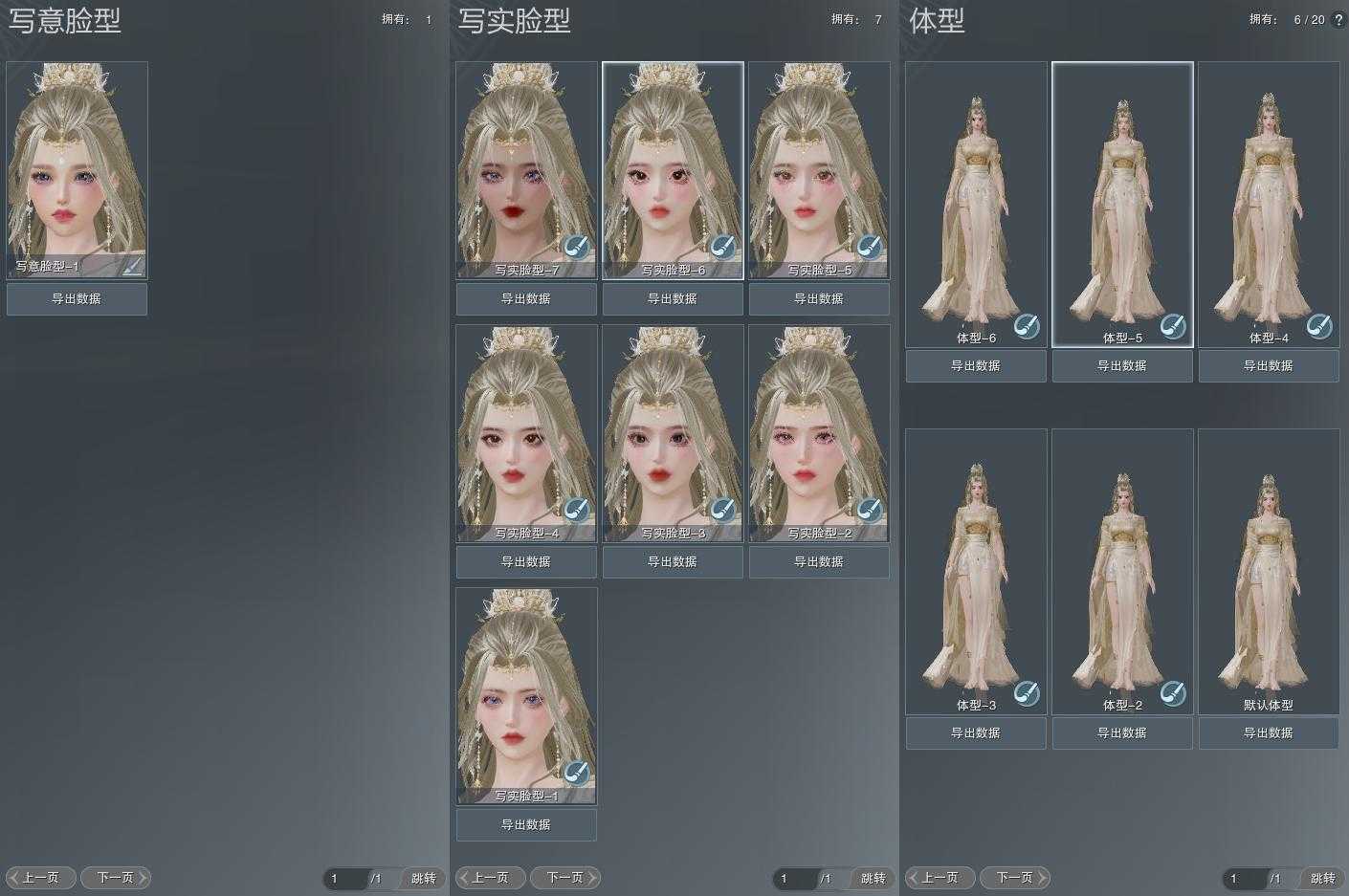Export data for 写意脸型-1
1349x896 pixels.
[x=77, y=298]
